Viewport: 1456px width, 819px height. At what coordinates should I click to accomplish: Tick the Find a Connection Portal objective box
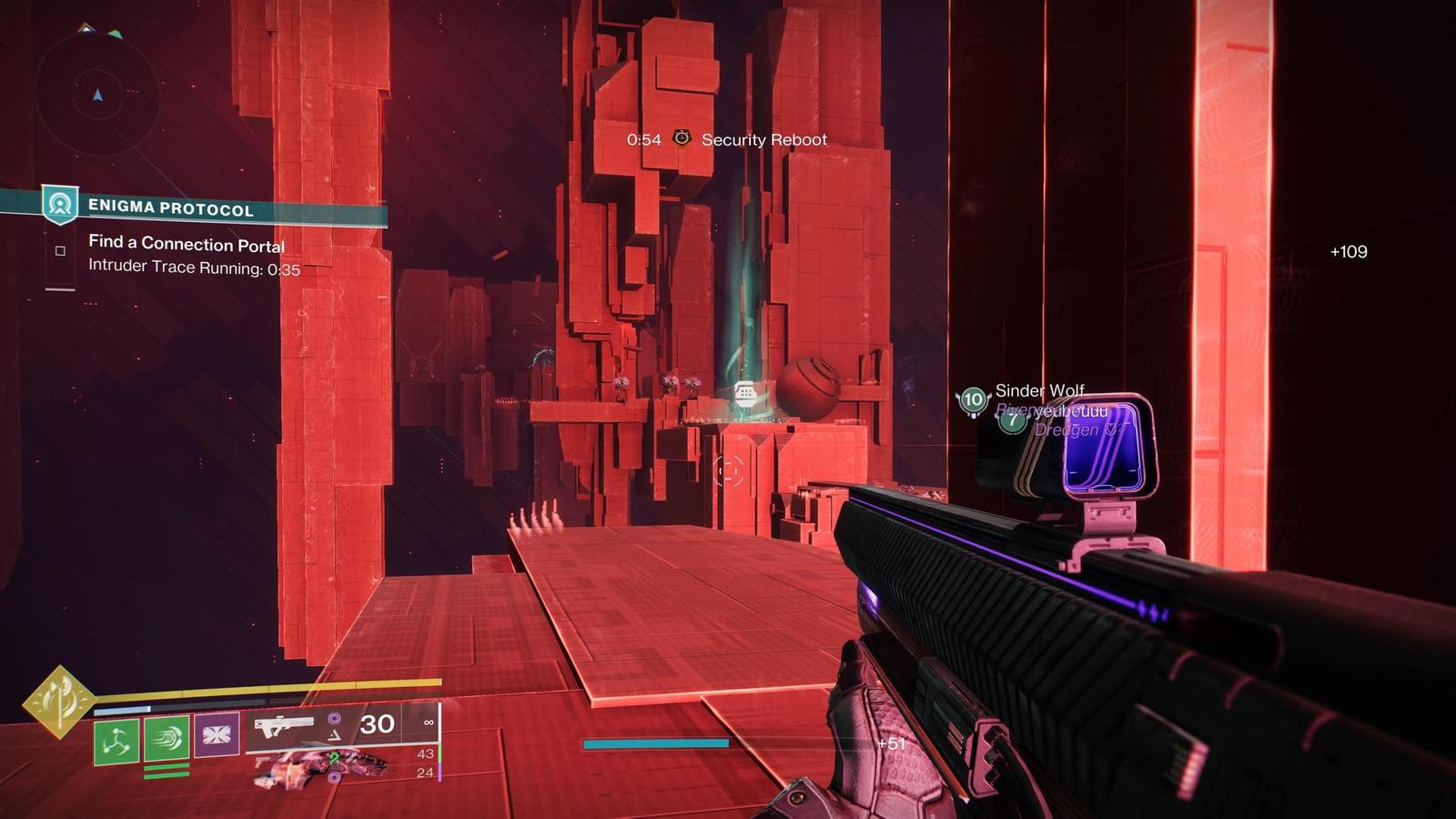(x=60, y=250)
